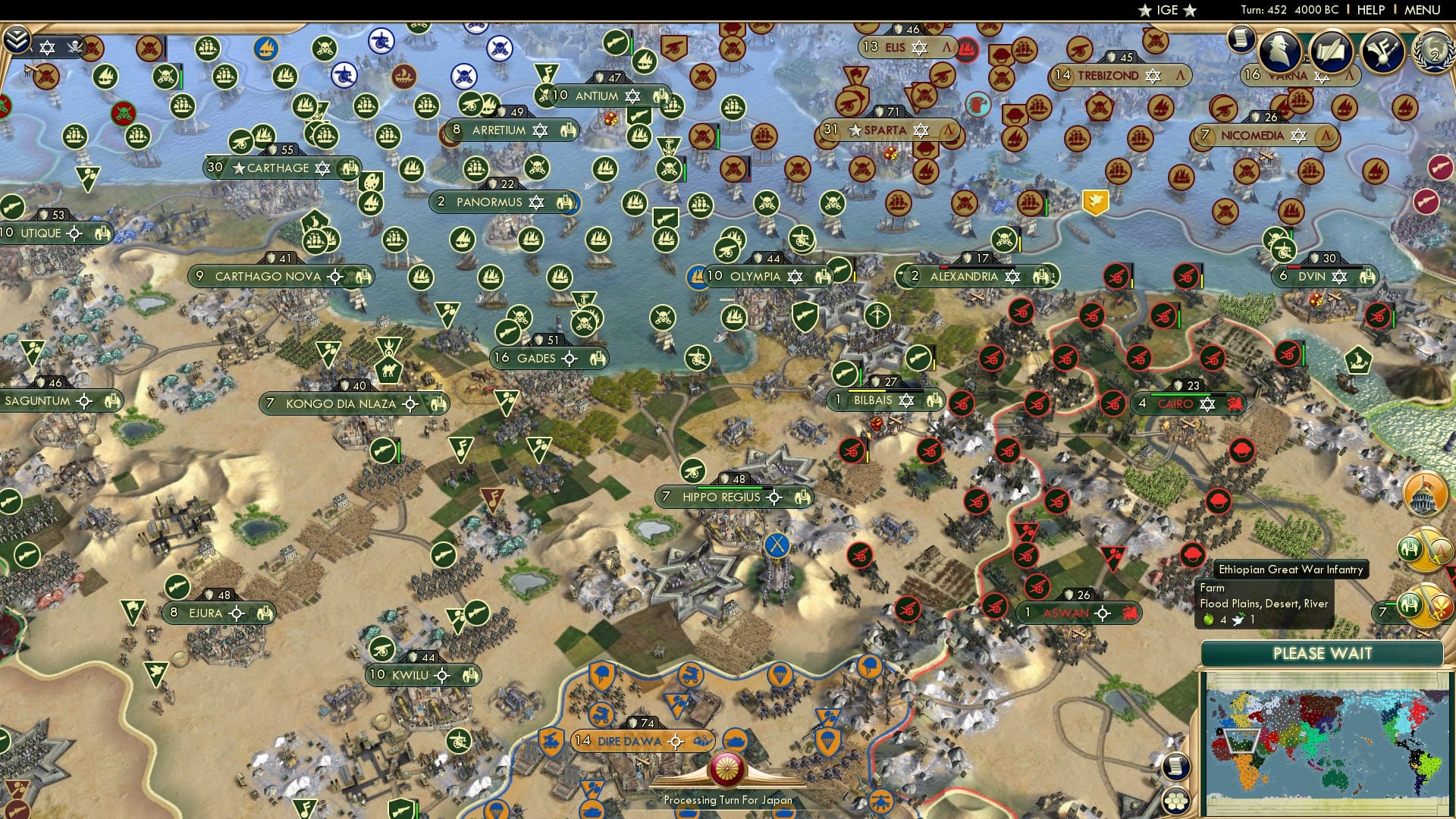This screenshot has height=819, width=1456.
Task: Click the IGE star label in top bar
Action: pyautogui.click(x=1168, y=11)
